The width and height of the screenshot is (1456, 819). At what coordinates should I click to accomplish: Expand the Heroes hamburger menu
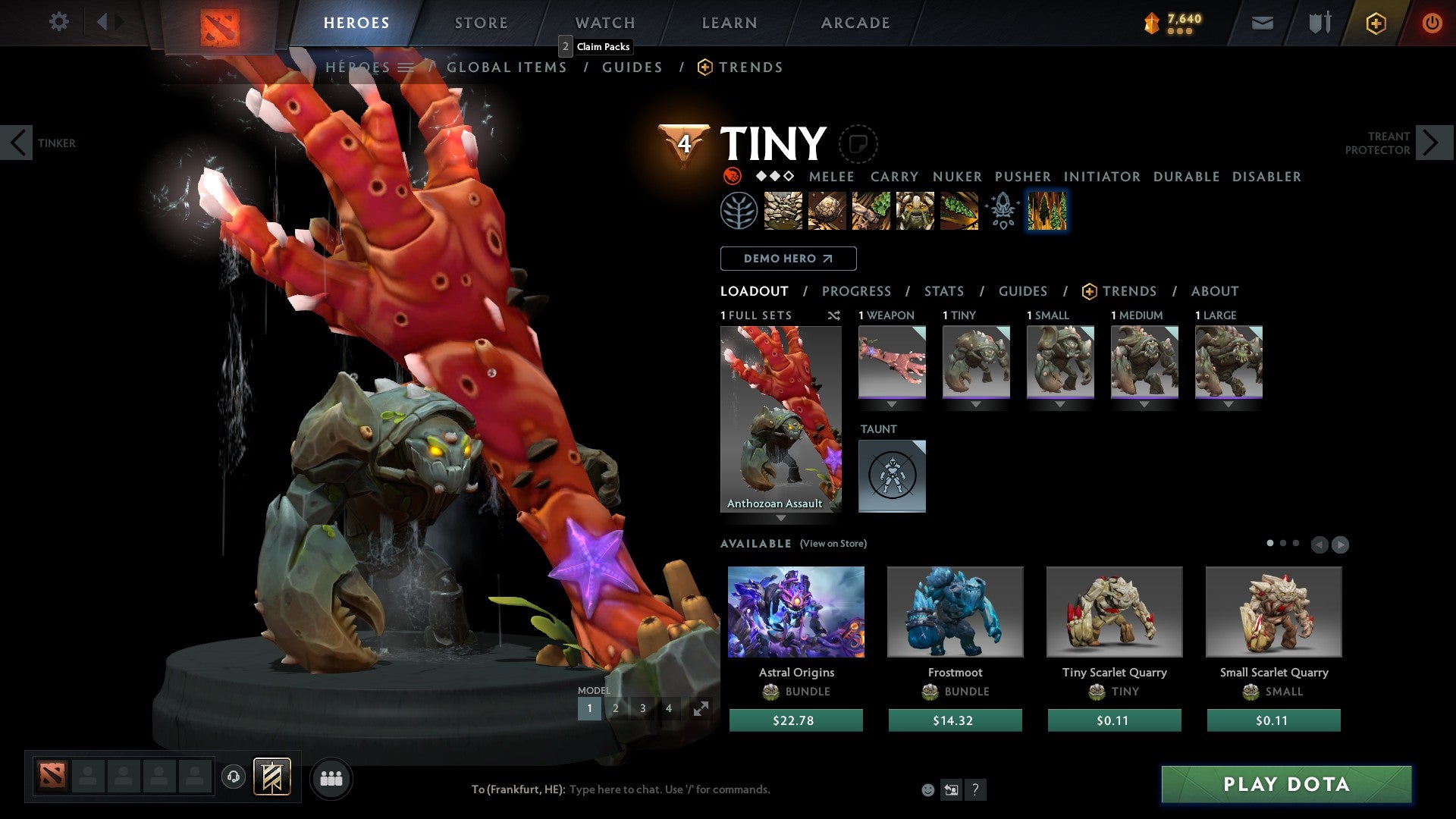tap(407, 67)
